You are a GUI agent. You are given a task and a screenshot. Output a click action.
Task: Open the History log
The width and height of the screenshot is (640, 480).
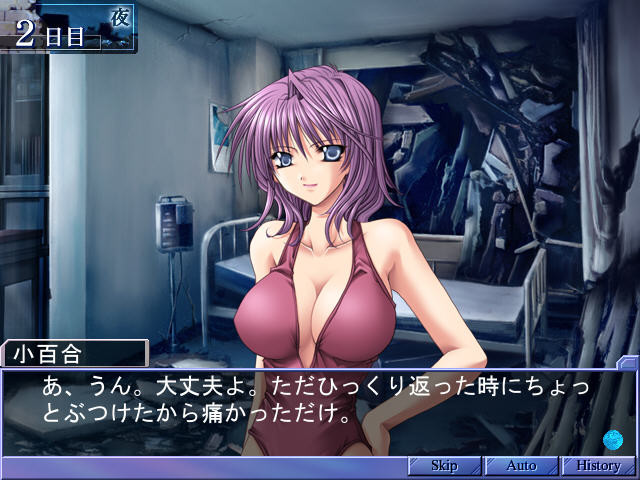tap(598, 466)
